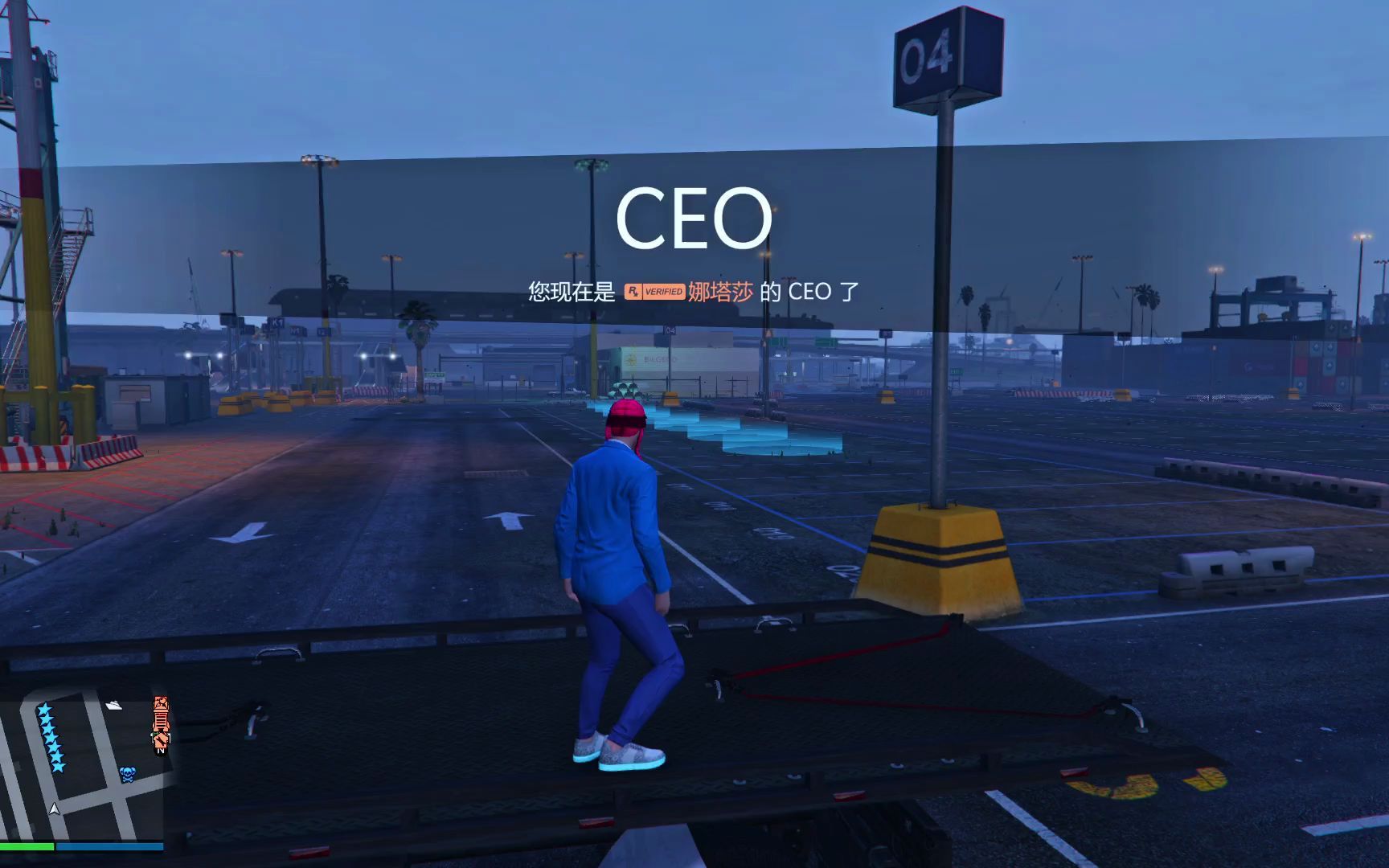This screenshot has height=868, width=1389.
Task: Select the 娜塔莎 organization name text
Action: pyautogui.click(x=720, y=292)
